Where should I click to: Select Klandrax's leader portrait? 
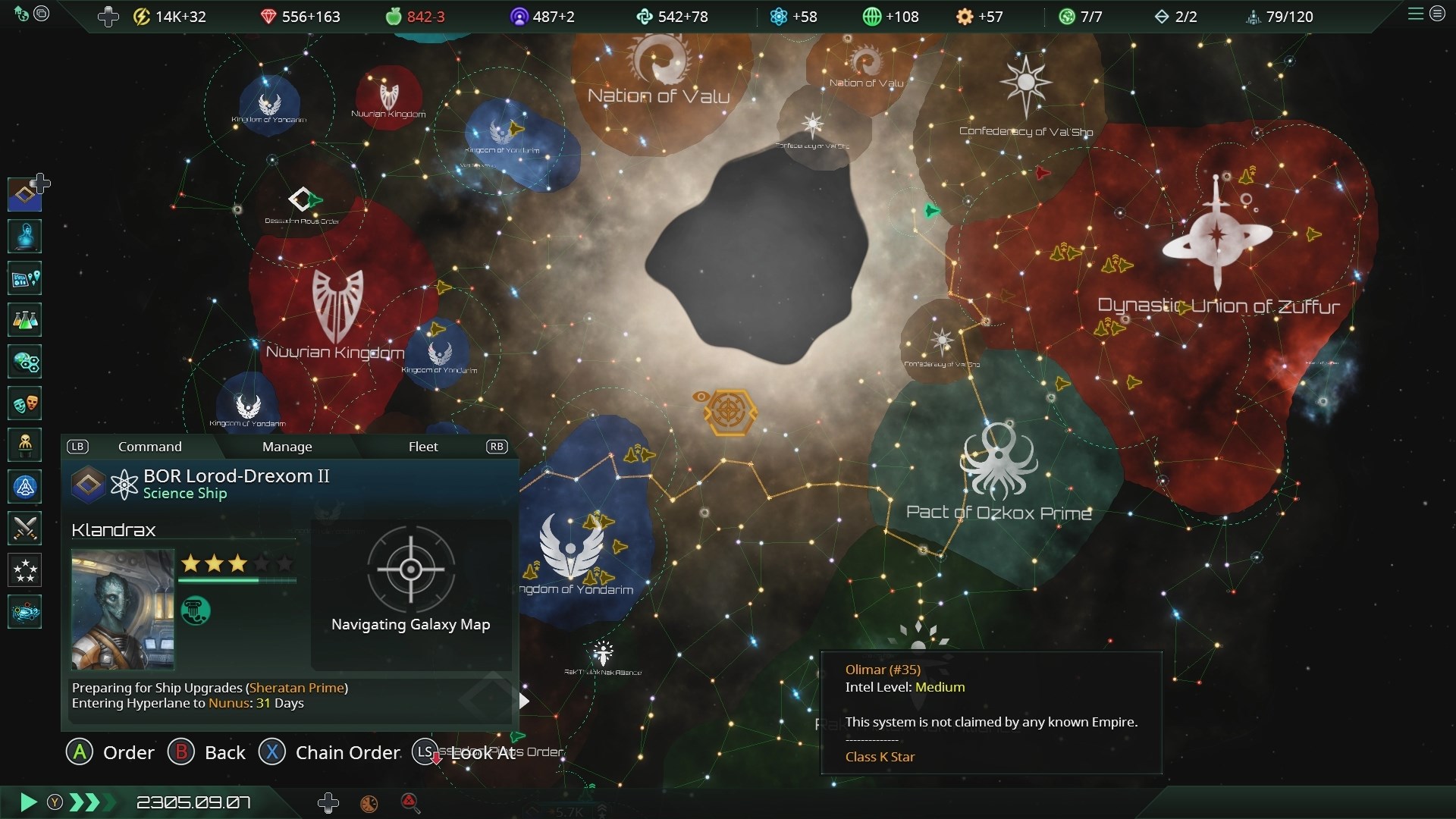point(123,610)
